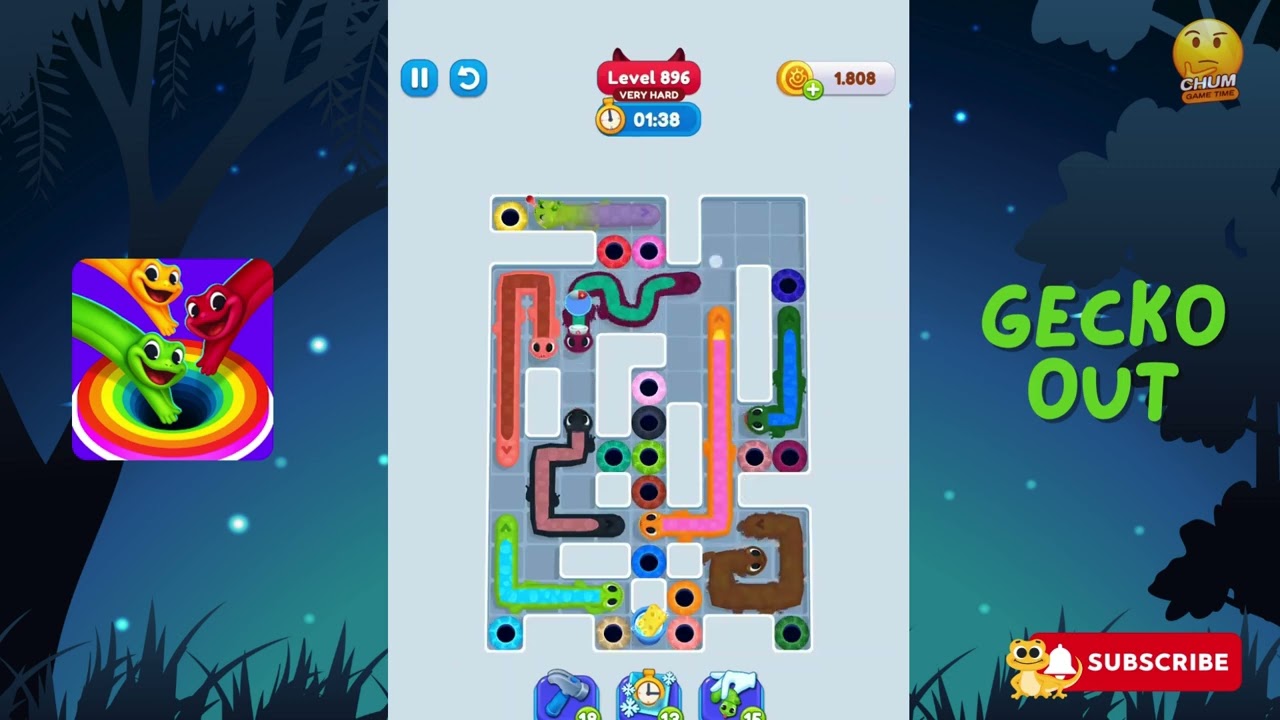Click the cheese piece near the bottom holes

point(652,618)
